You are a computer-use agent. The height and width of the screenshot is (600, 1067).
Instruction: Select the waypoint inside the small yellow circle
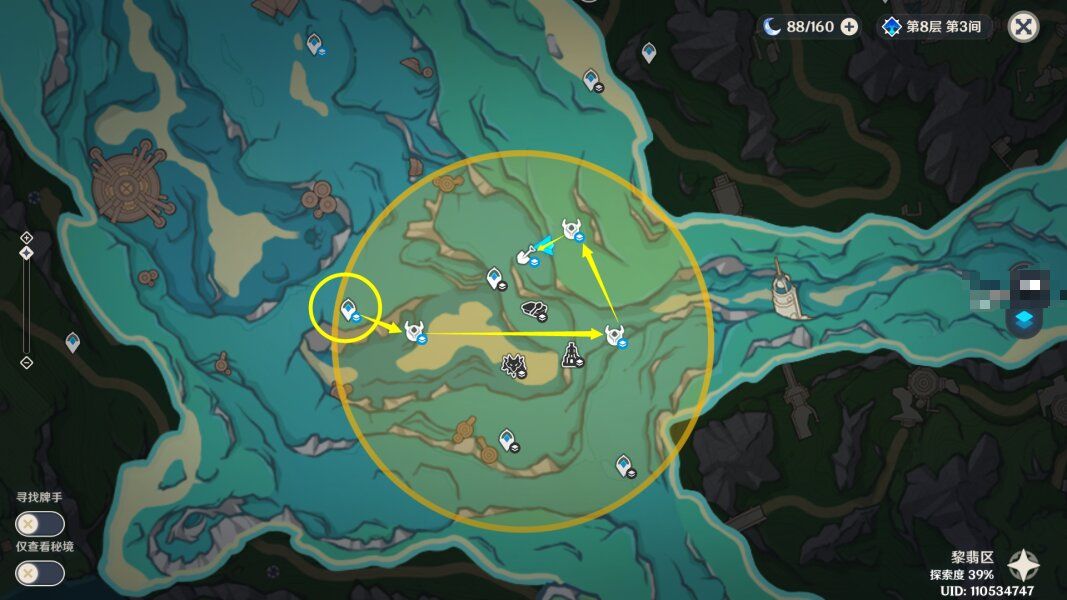[349, 310]
